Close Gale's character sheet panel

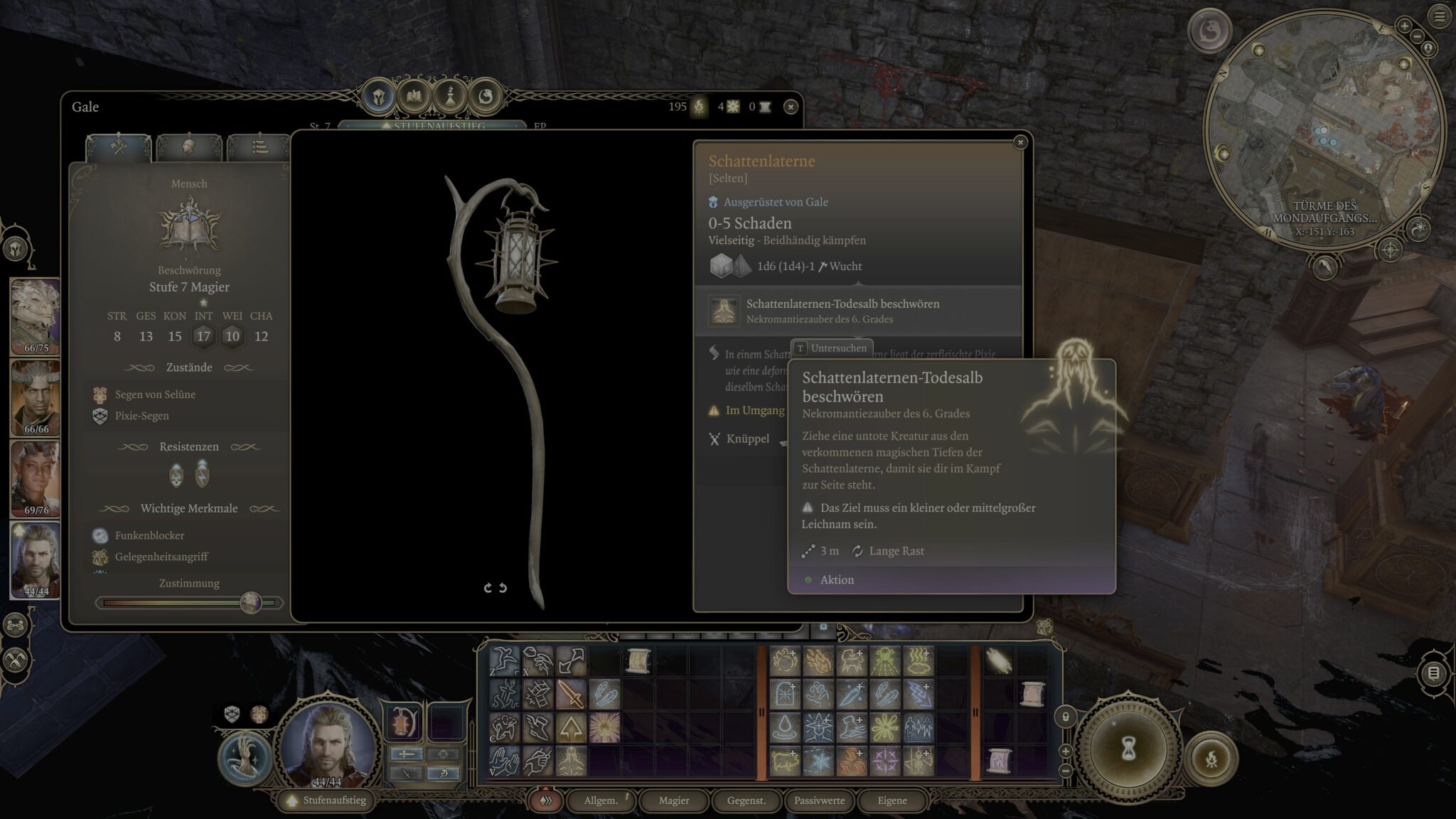point(790,107)
